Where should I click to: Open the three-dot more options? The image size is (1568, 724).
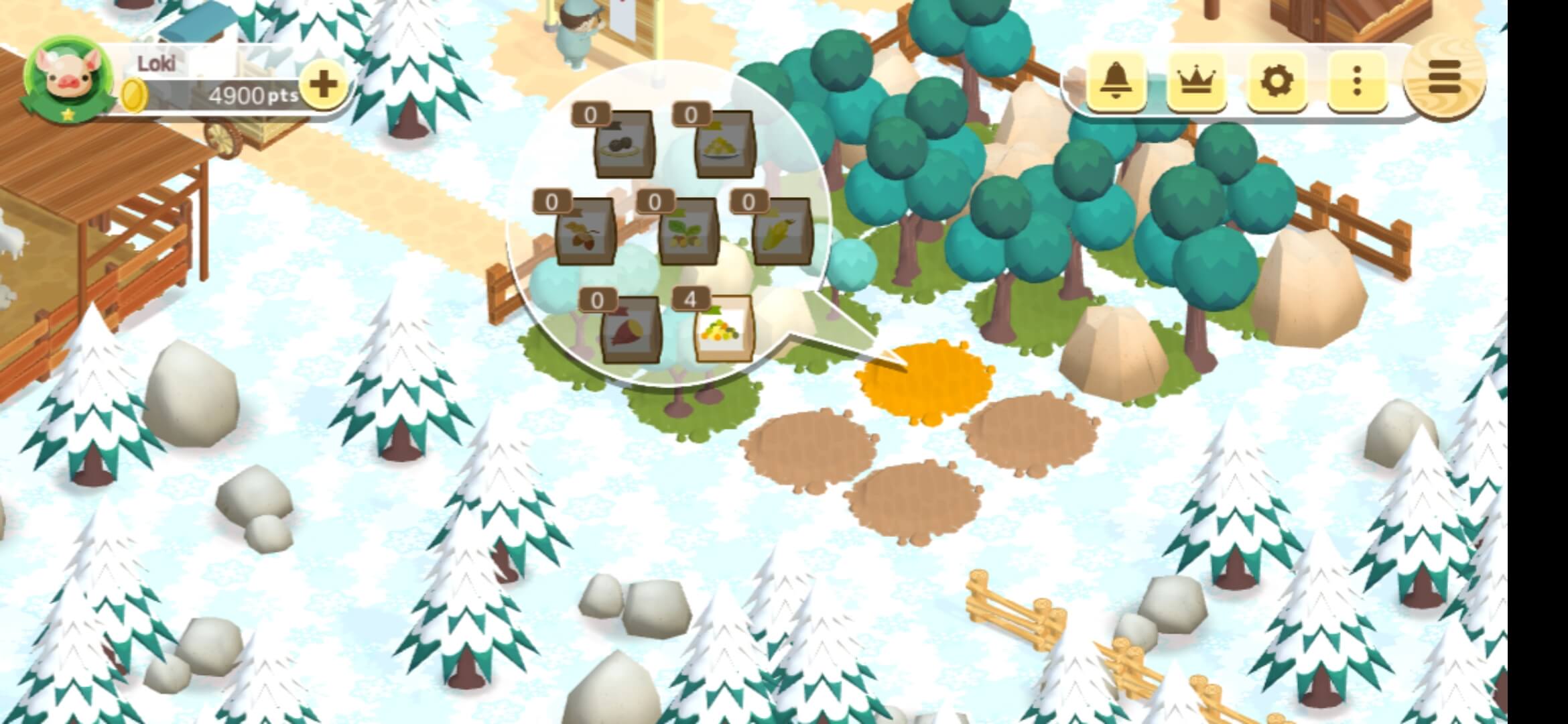pos(1356,82)
